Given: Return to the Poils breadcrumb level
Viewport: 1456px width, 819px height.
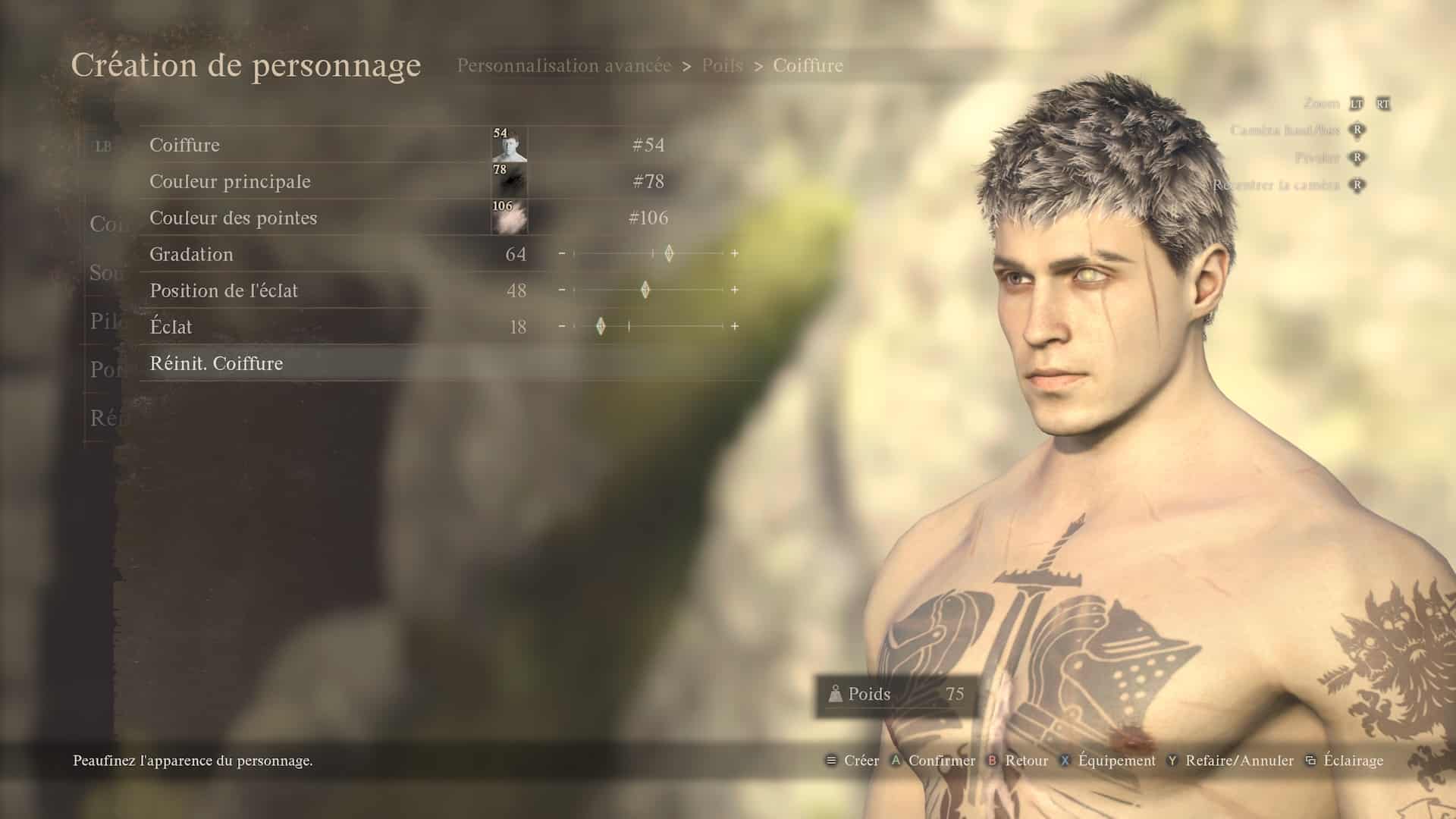Looking at the screenshot, I should pyautogui.click(x=722, y=66).
